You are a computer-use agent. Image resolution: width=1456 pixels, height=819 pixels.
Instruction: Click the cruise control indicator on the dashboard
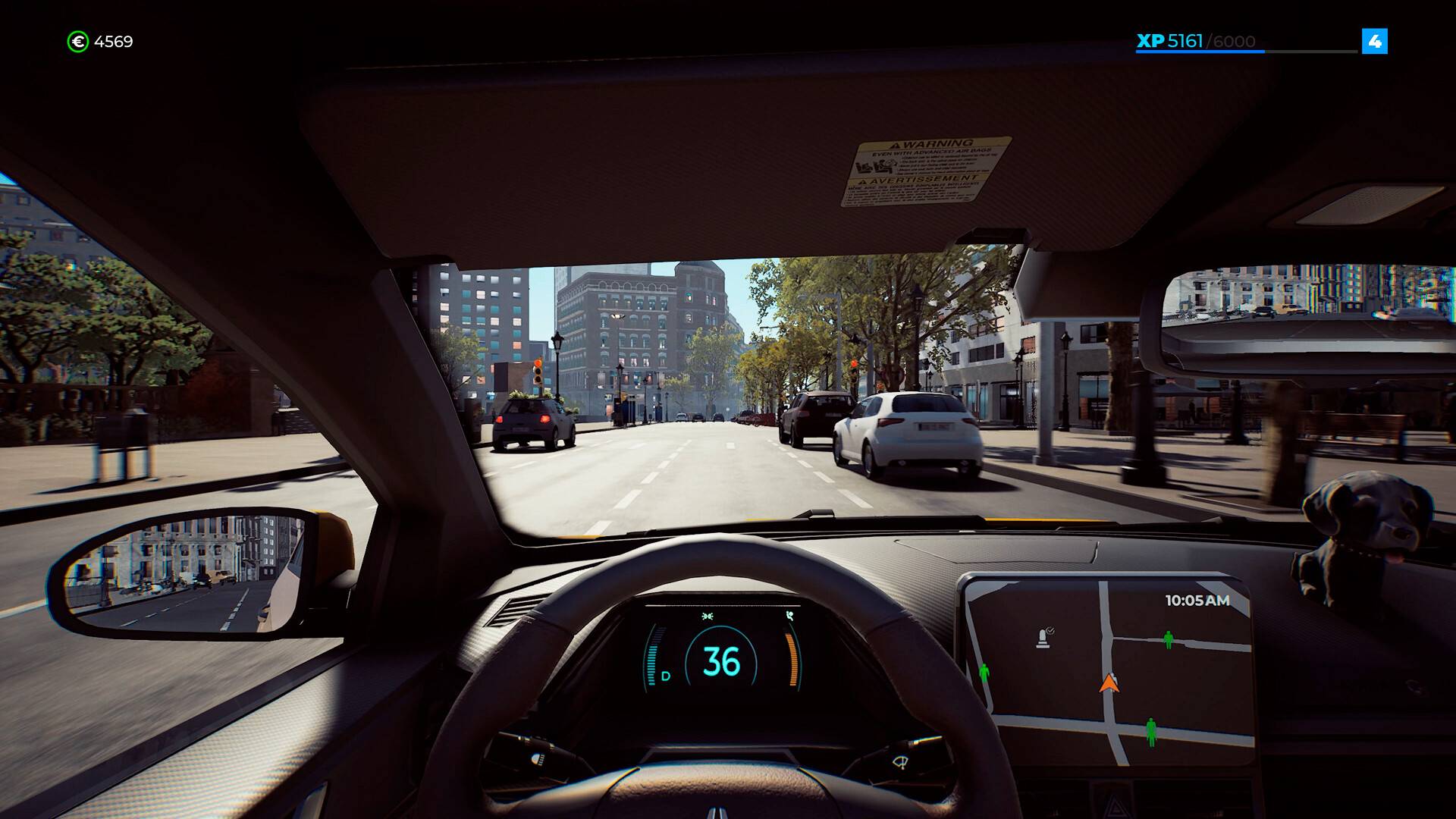(x=708, y=616)
